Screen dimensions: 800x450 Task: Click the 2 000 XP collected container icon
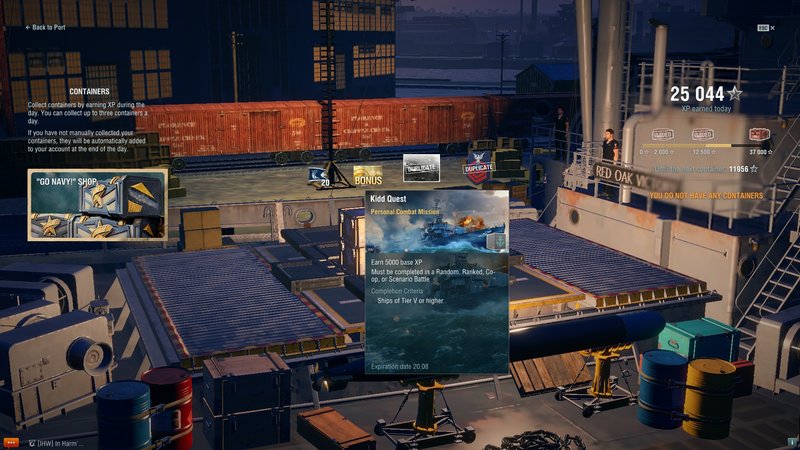(664, 135)
